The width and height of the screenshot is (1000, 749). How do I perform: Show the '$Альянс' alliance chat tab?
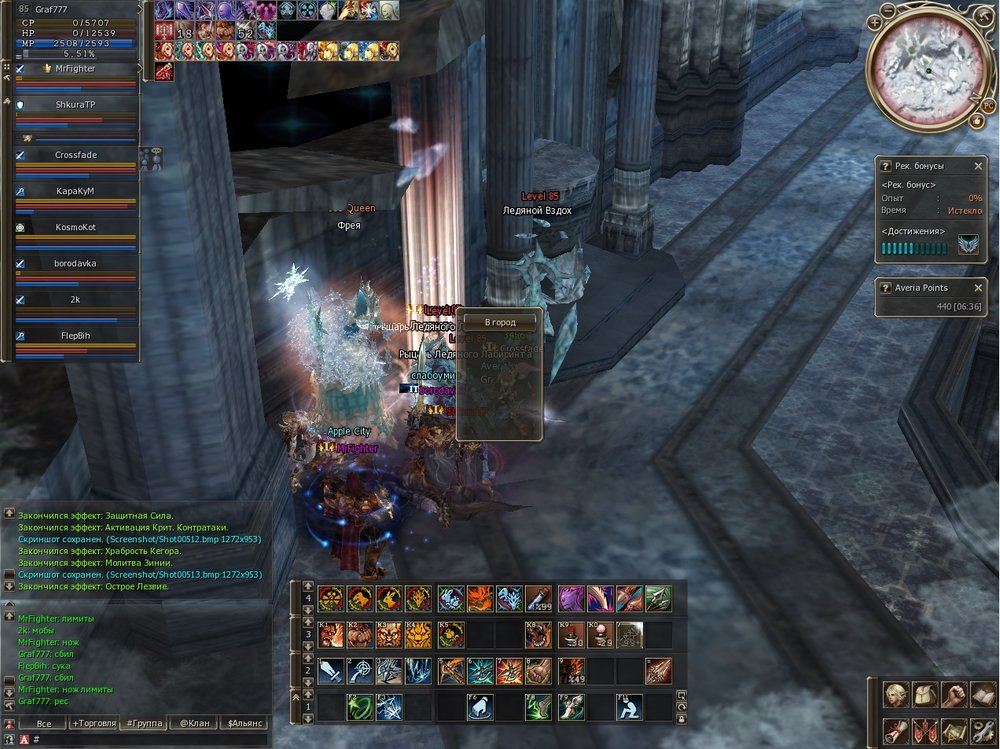[245, 723]
